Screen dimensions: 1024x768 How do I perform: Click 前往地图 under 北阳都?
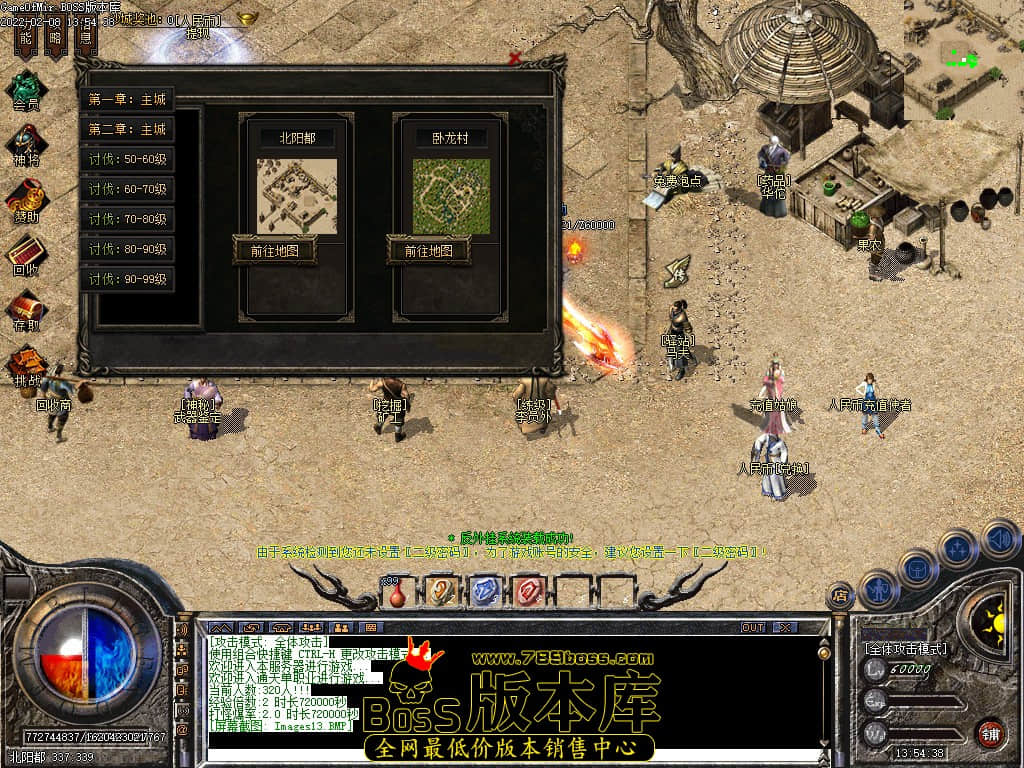pos(275,251)
